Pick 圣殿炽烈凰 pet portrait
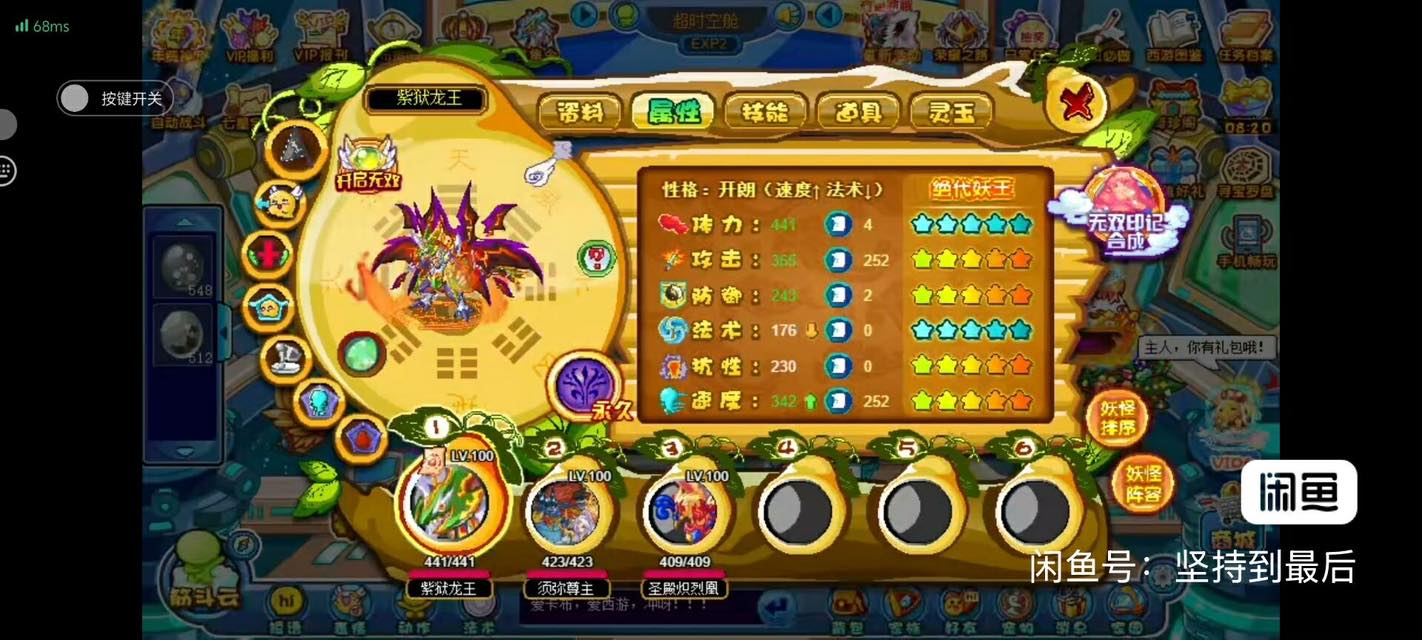The width and height of the screenshot is (1422, 640). [684, 512]
